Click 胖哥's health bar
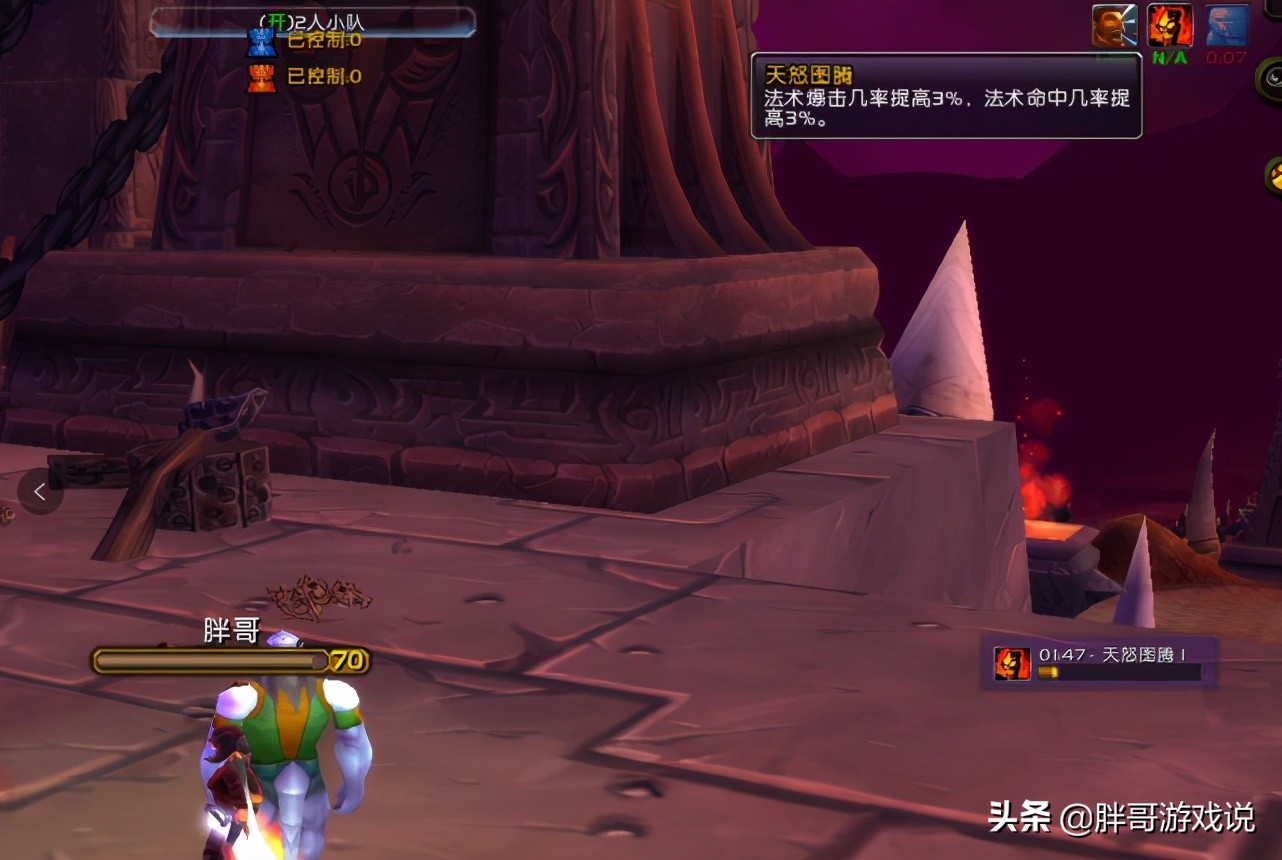The image size is (1282, 860). click(x=210, y=661)
